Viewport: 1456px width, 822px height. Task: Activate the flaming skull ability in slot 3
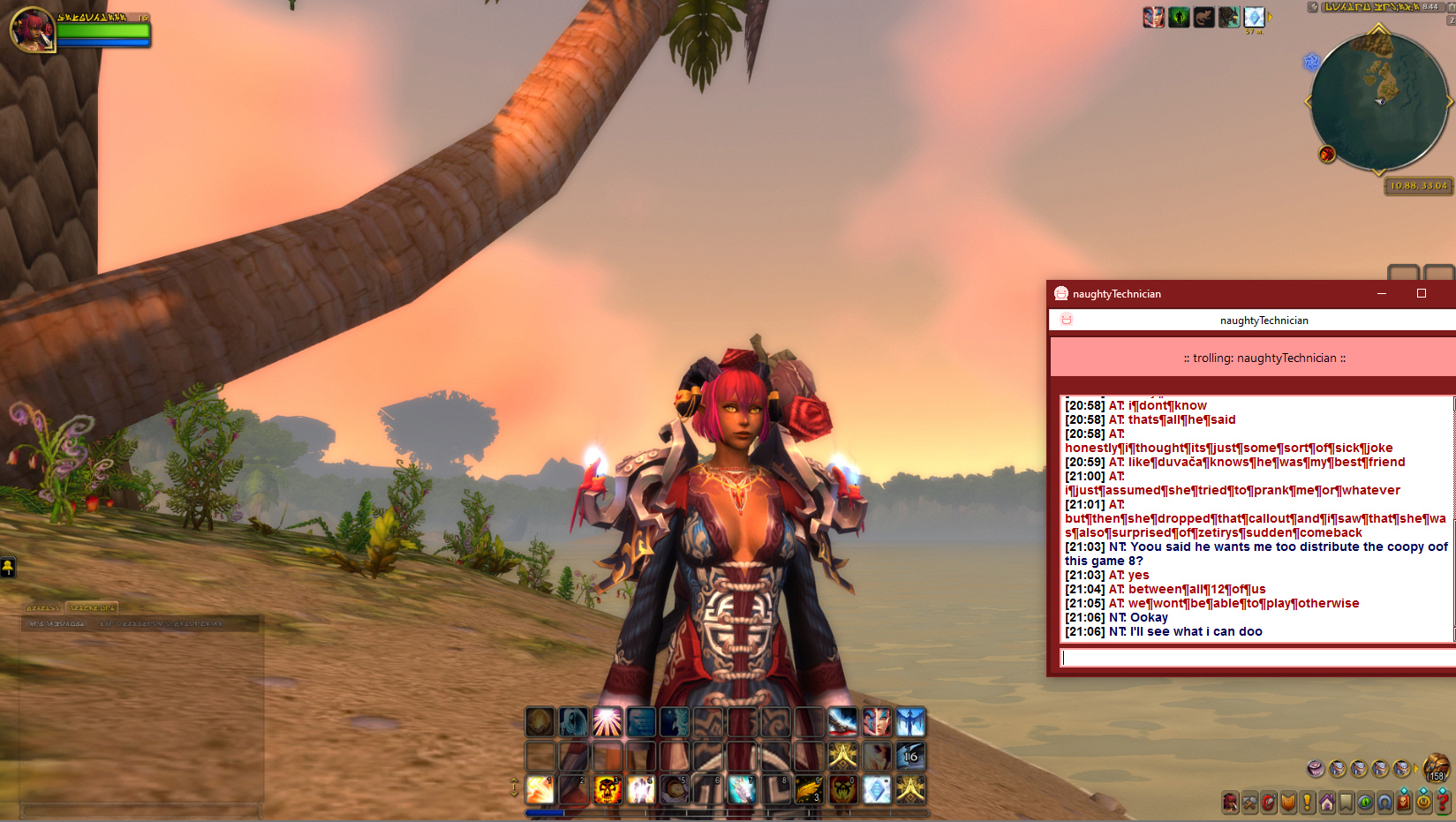point(607,789)
